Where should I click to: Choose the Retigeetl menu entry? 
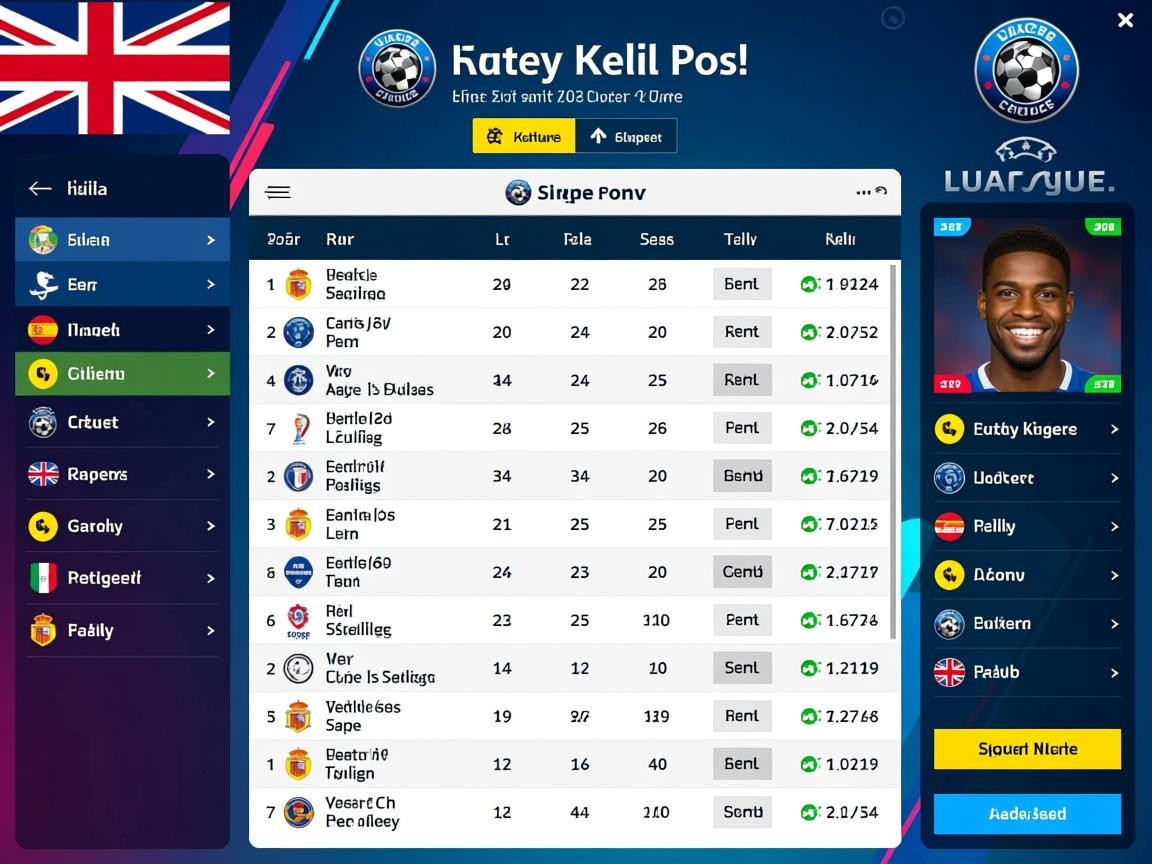click(122, 578)
